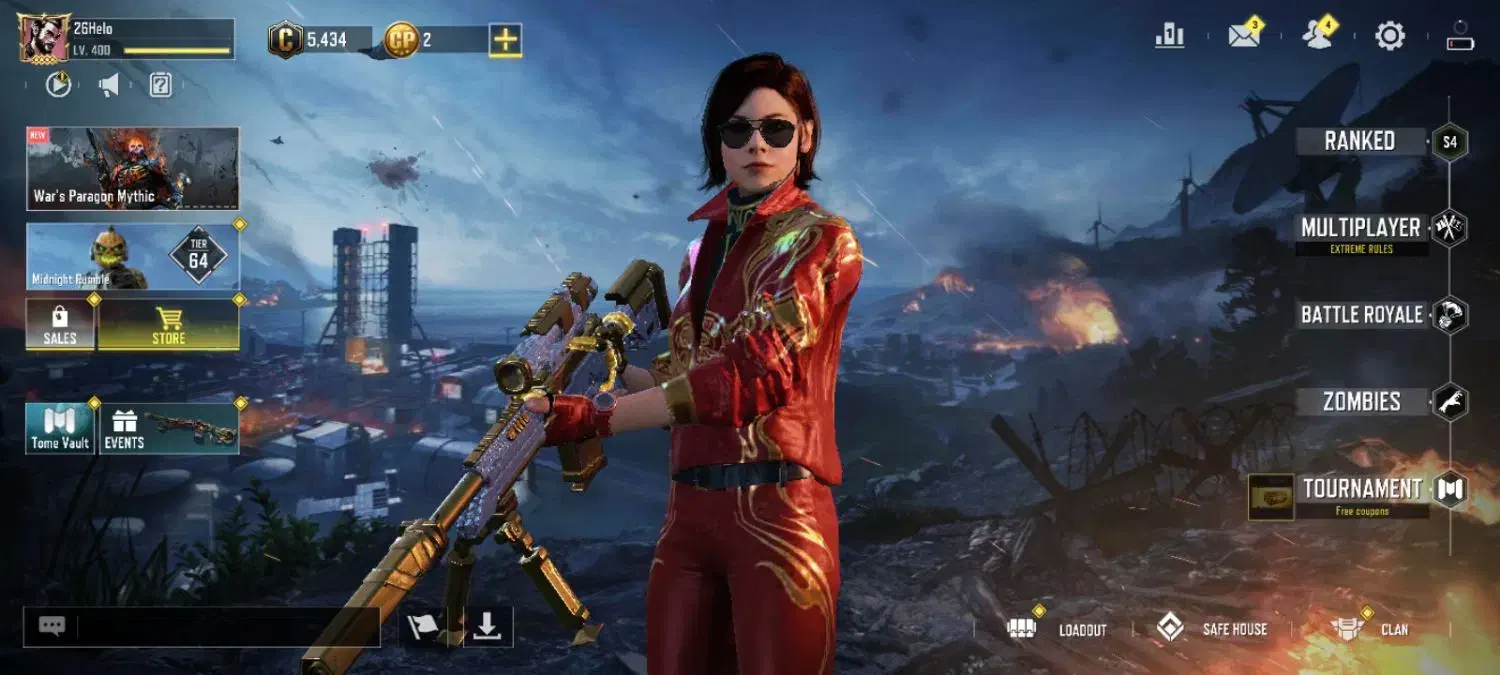
Task: Open the Sales shop
Action: [x=60, y=325]
